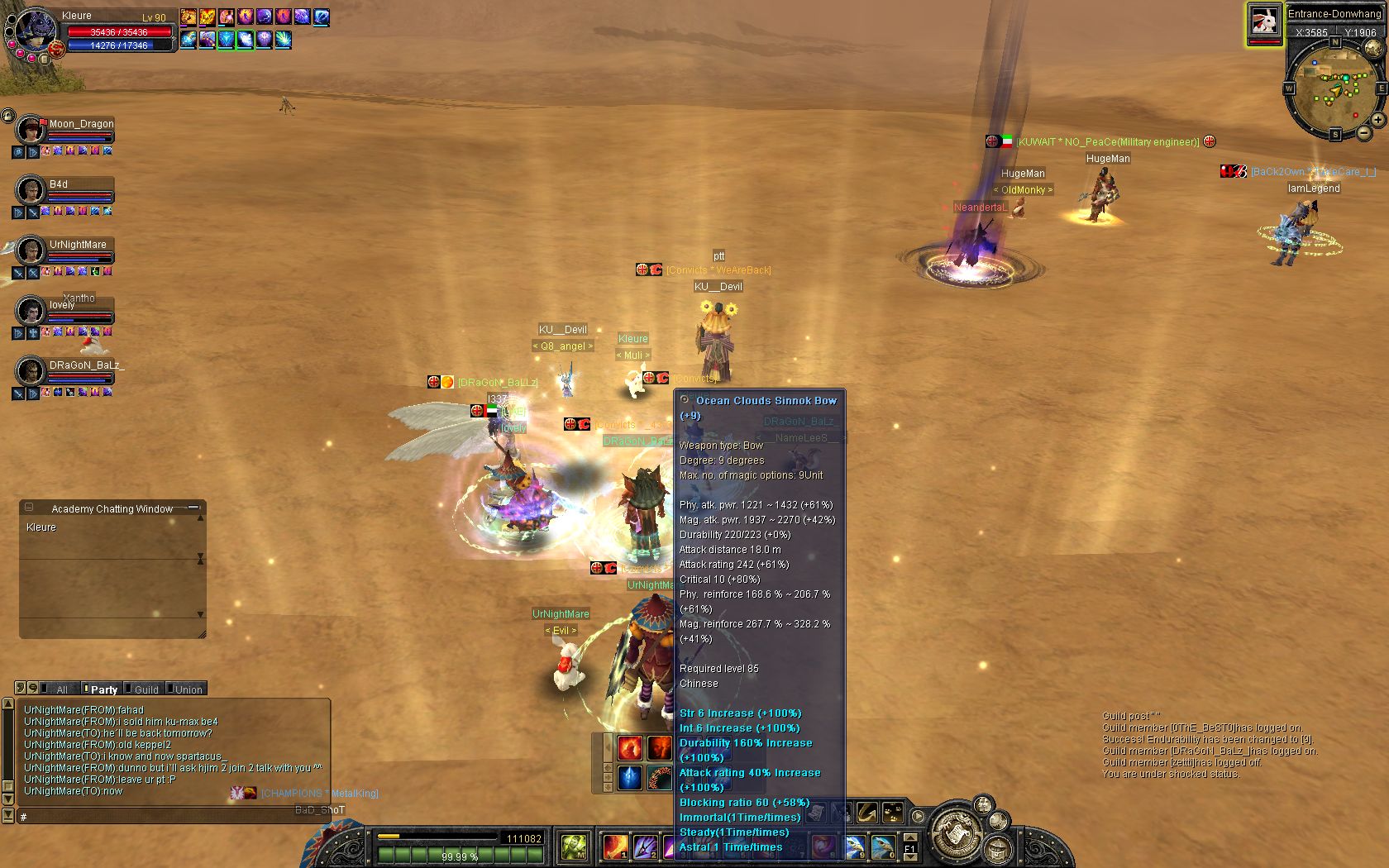The width and height of the screenshot is (1389, 868).
Task: Use the hawk skill in hotbar slot 9
Action: (x=856, y=846)
